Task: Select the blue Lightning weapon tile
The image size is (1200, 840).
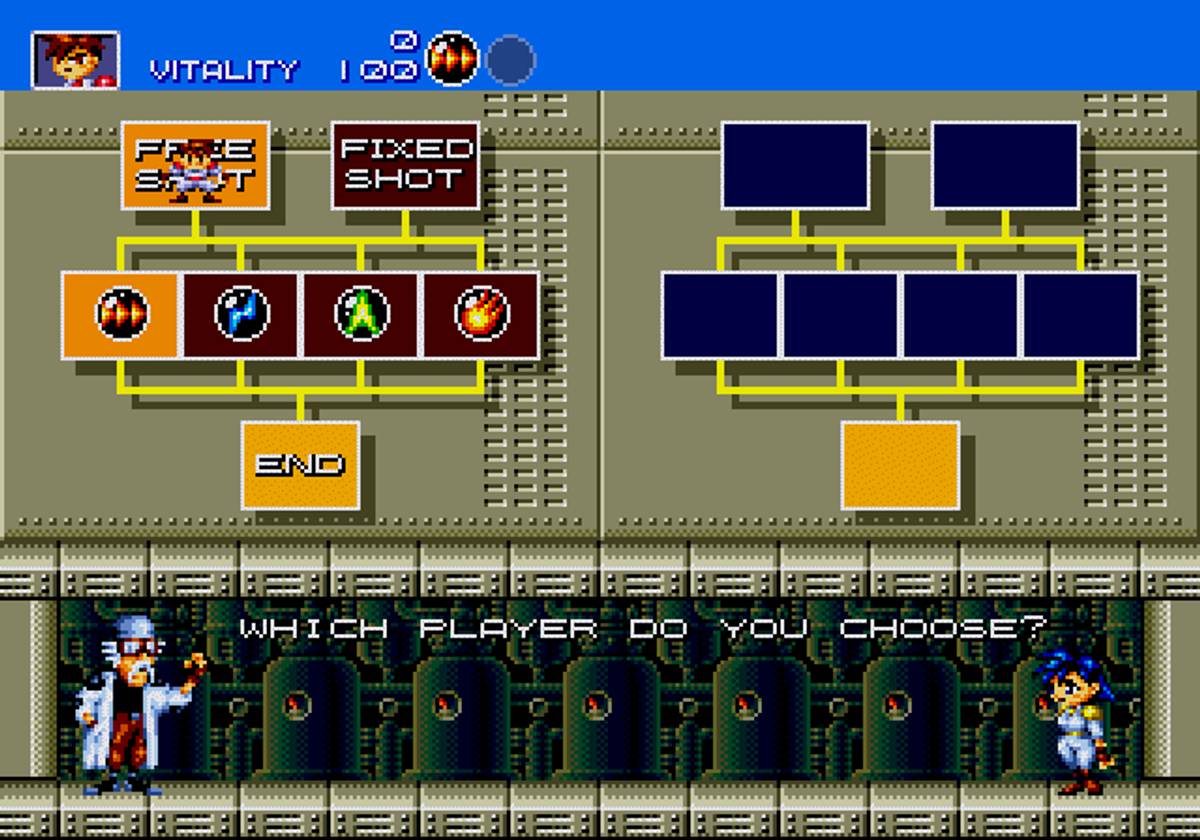Action: pos(241,315)
